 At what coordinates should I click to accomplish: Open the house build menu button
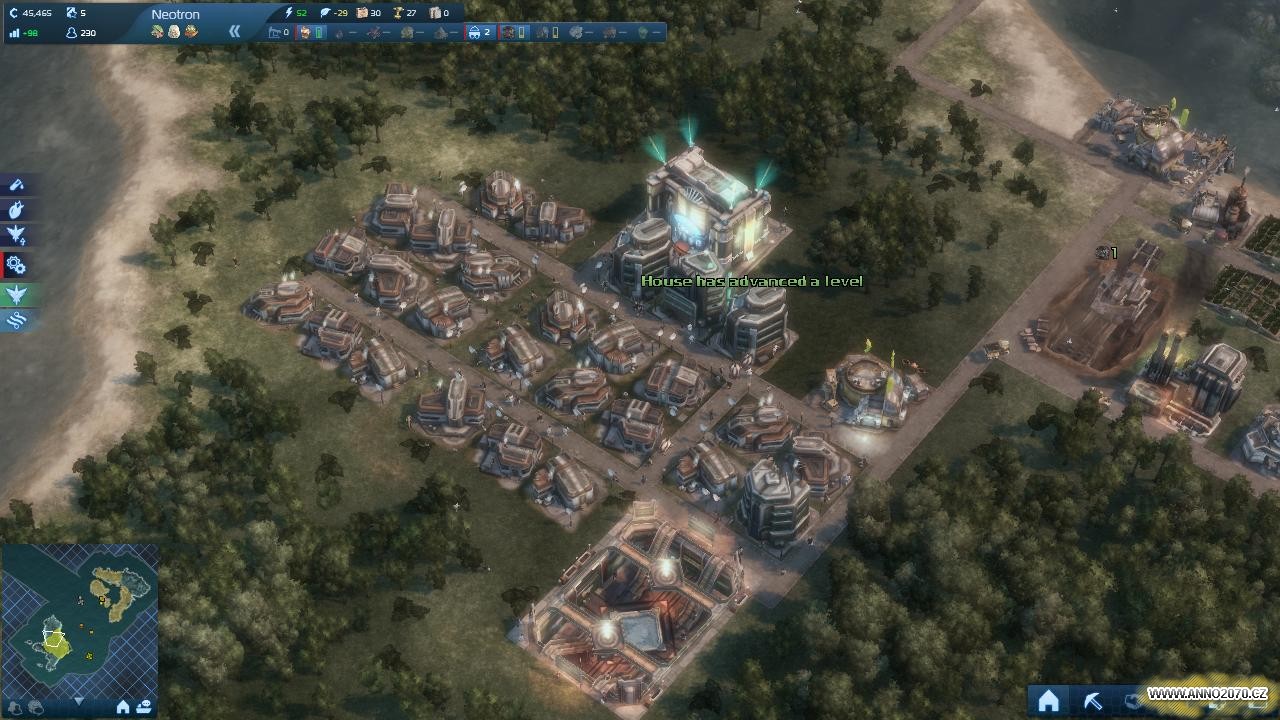[1048, 701]
